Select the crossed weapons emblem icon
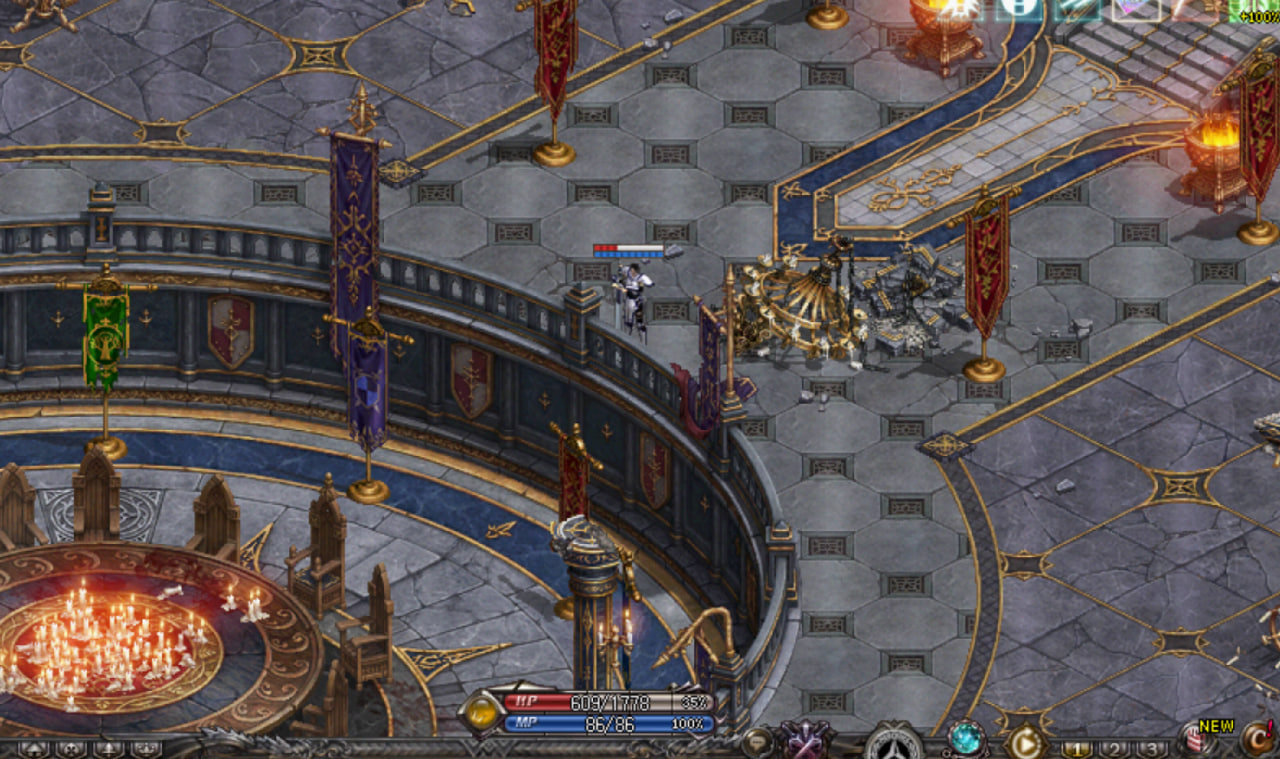Image resolution: width=1280 pixels, height=759 pixels. click(x=807, y=743)
